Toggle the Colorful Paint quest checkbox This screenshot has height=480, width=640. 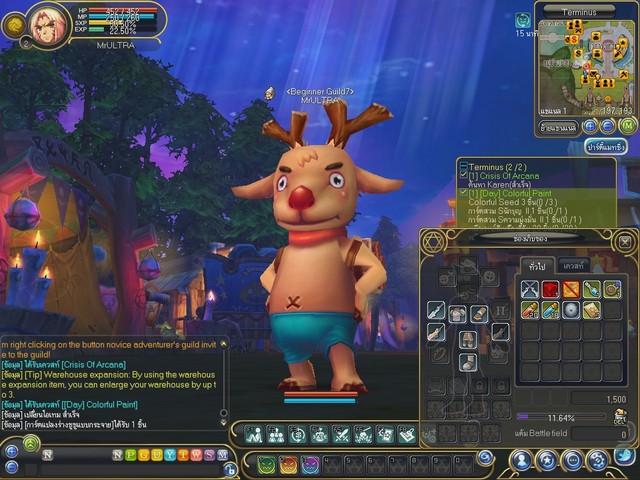pos(464,192)
